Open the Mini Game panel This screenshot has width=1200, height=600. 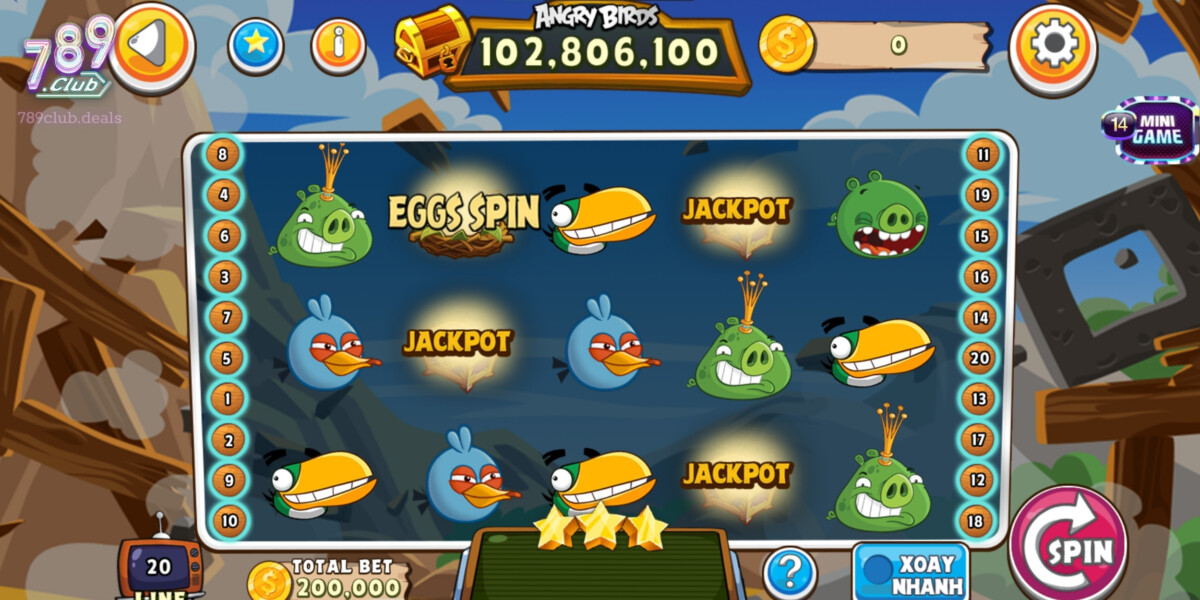1148,129
